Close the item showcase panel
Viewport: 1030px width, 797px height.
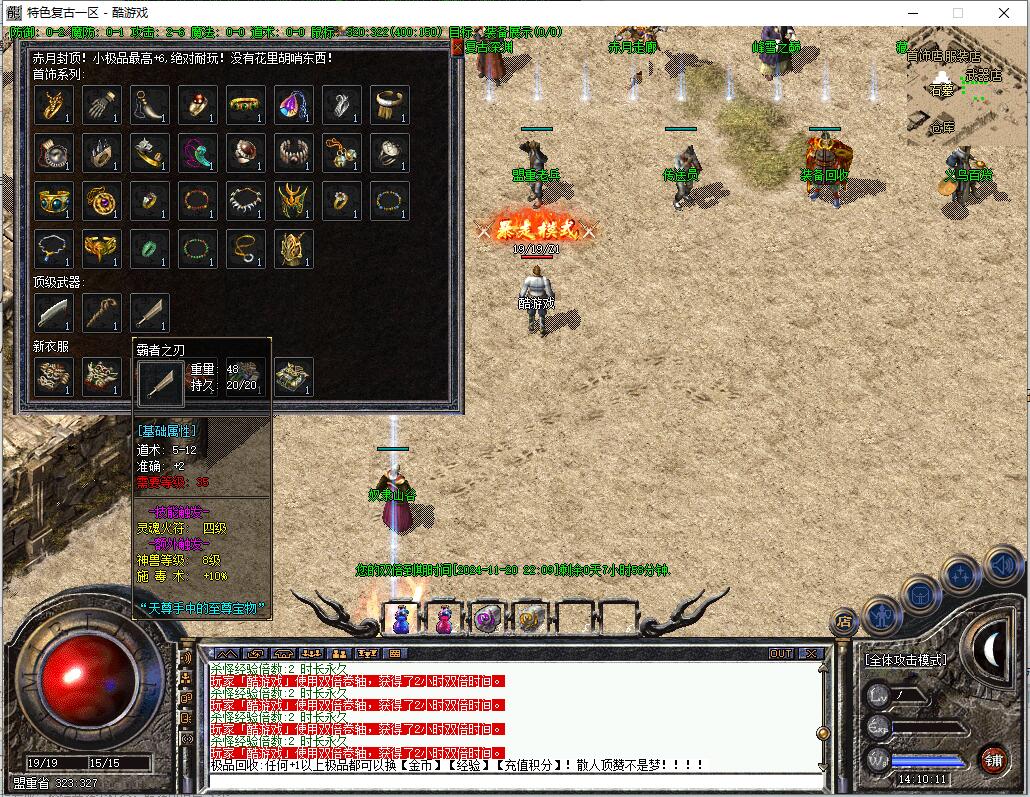[457, 46]
